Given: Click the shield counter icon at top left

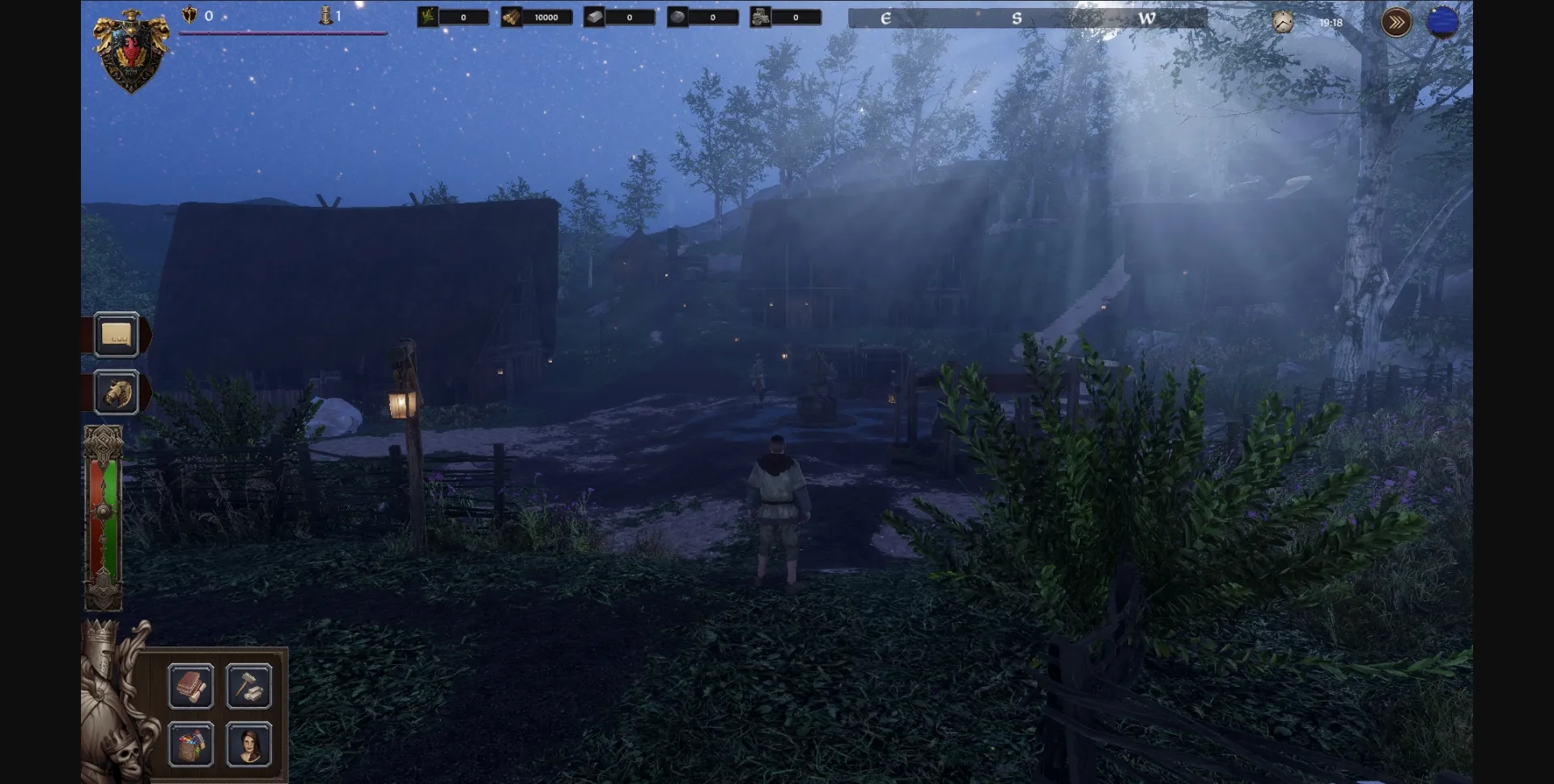Looking at the screenshot, I should click(189, 14).
